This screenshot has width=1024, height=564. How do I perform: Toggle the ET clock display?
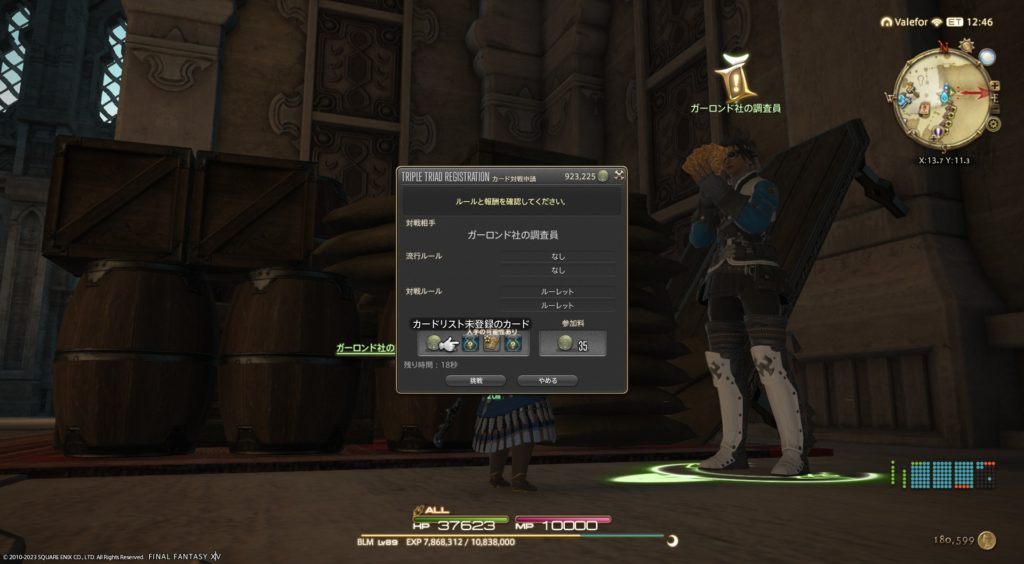[x=956, y=22]
